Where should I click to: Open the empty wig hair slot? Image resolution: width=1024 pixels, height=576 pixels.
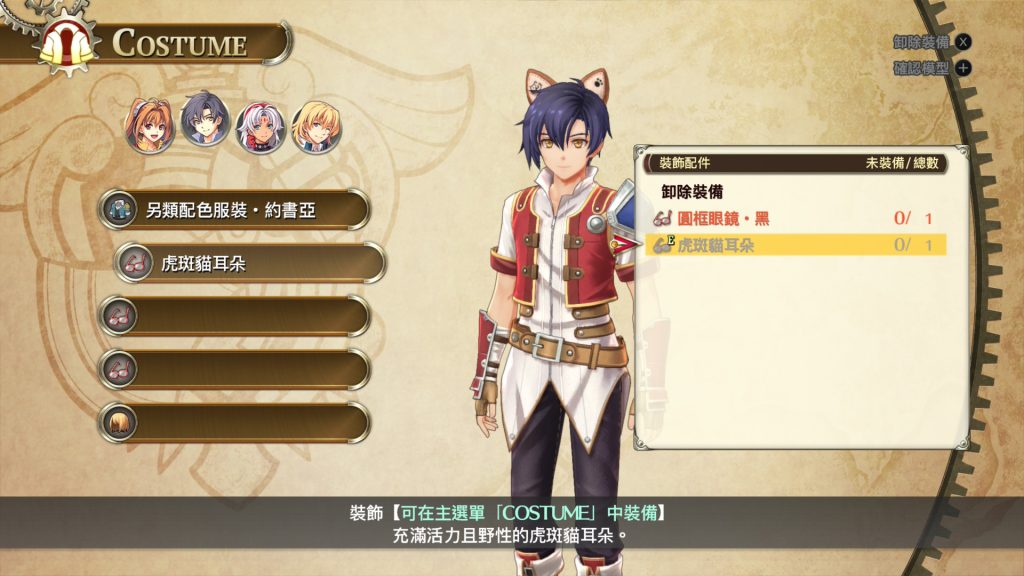tap(235, 422)
